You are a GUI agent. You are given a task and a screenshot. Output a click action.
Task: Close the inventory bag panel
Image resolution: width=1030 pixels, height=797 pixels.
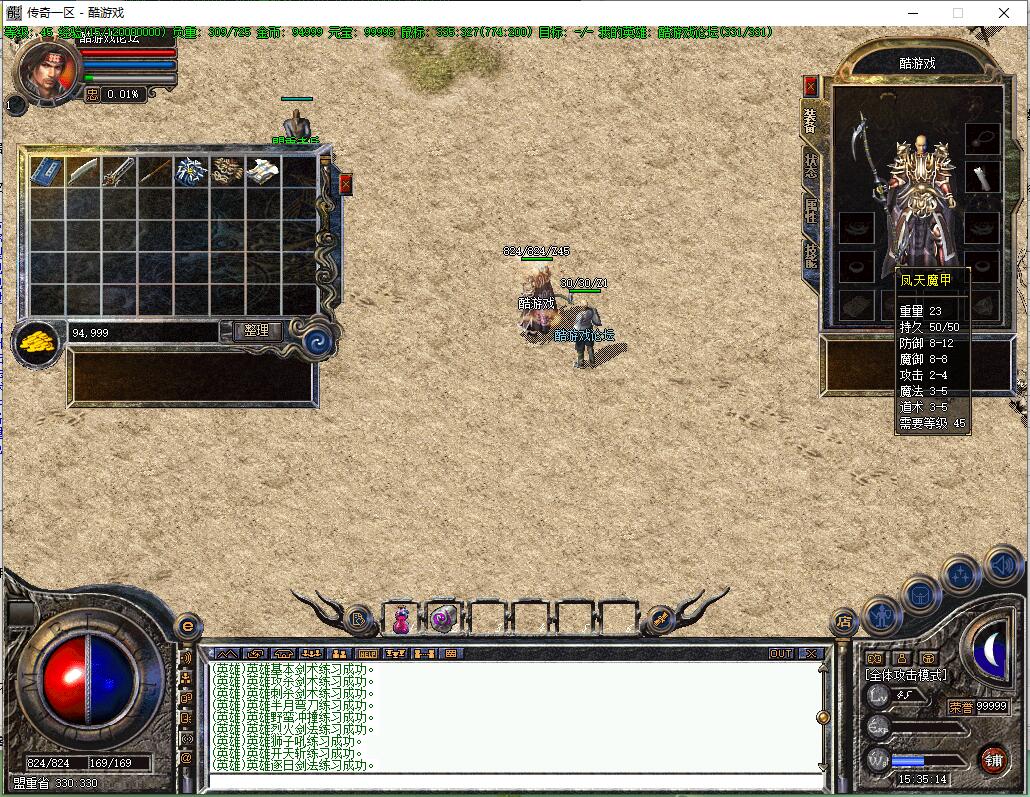[x=346, y=184]
